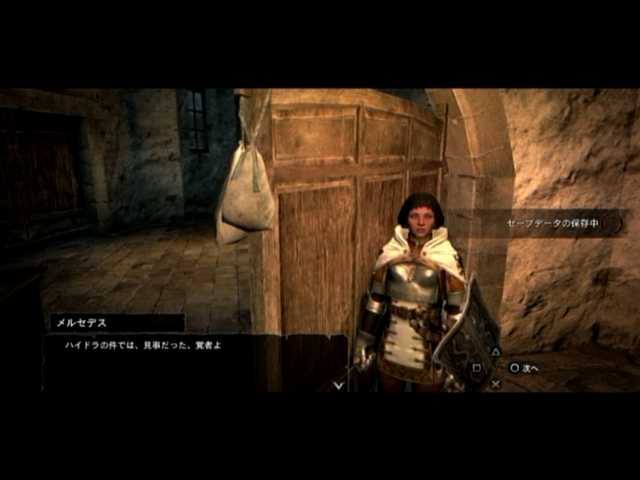This screenshot has width=640, height=480.
Task: Advance dialogue with the down arrow indicator
Action: coord(339,383)
